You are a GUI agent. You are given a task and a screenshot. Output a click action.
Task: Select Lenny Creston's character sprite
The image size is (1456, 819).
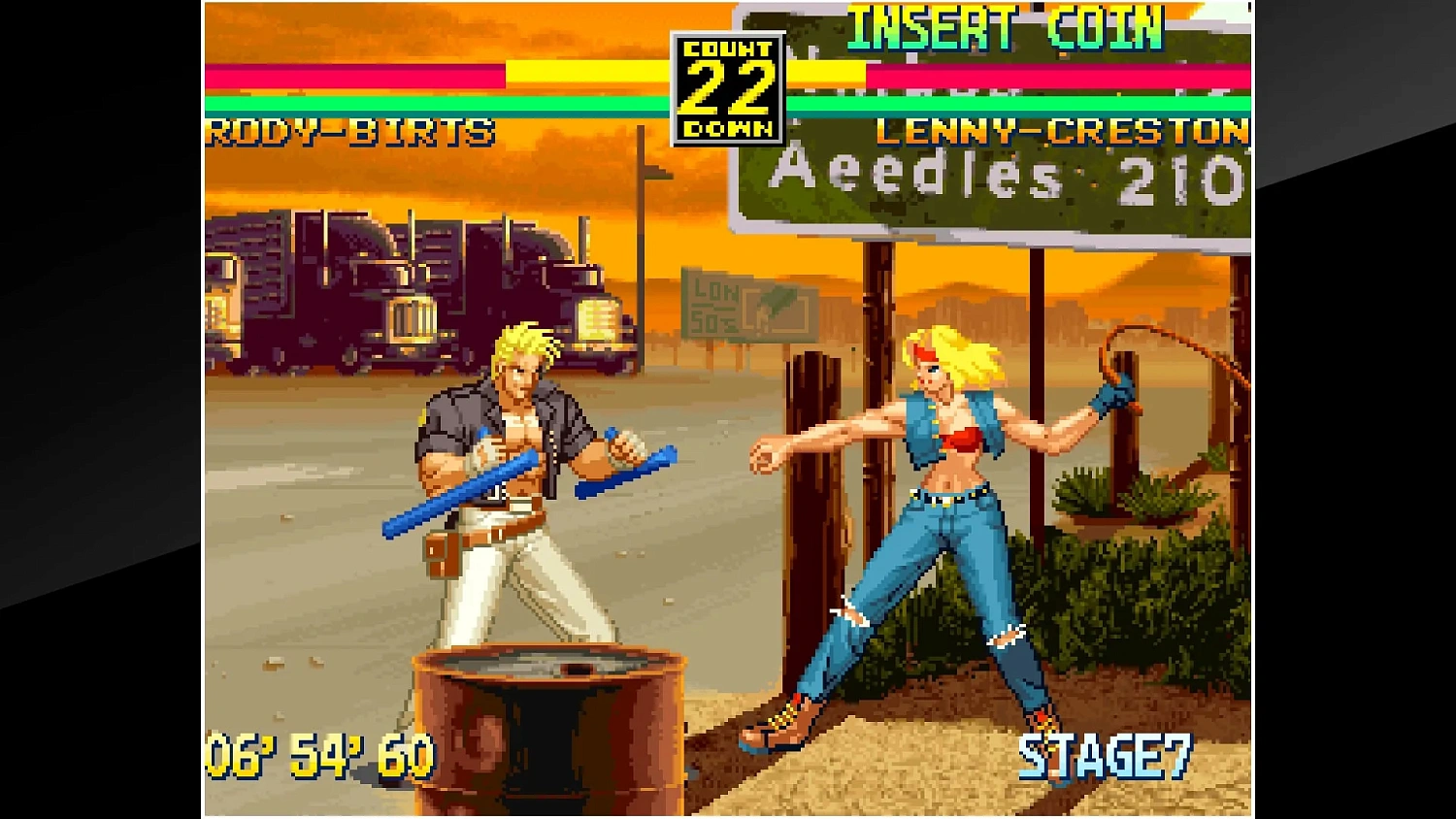tap(951, 485)
